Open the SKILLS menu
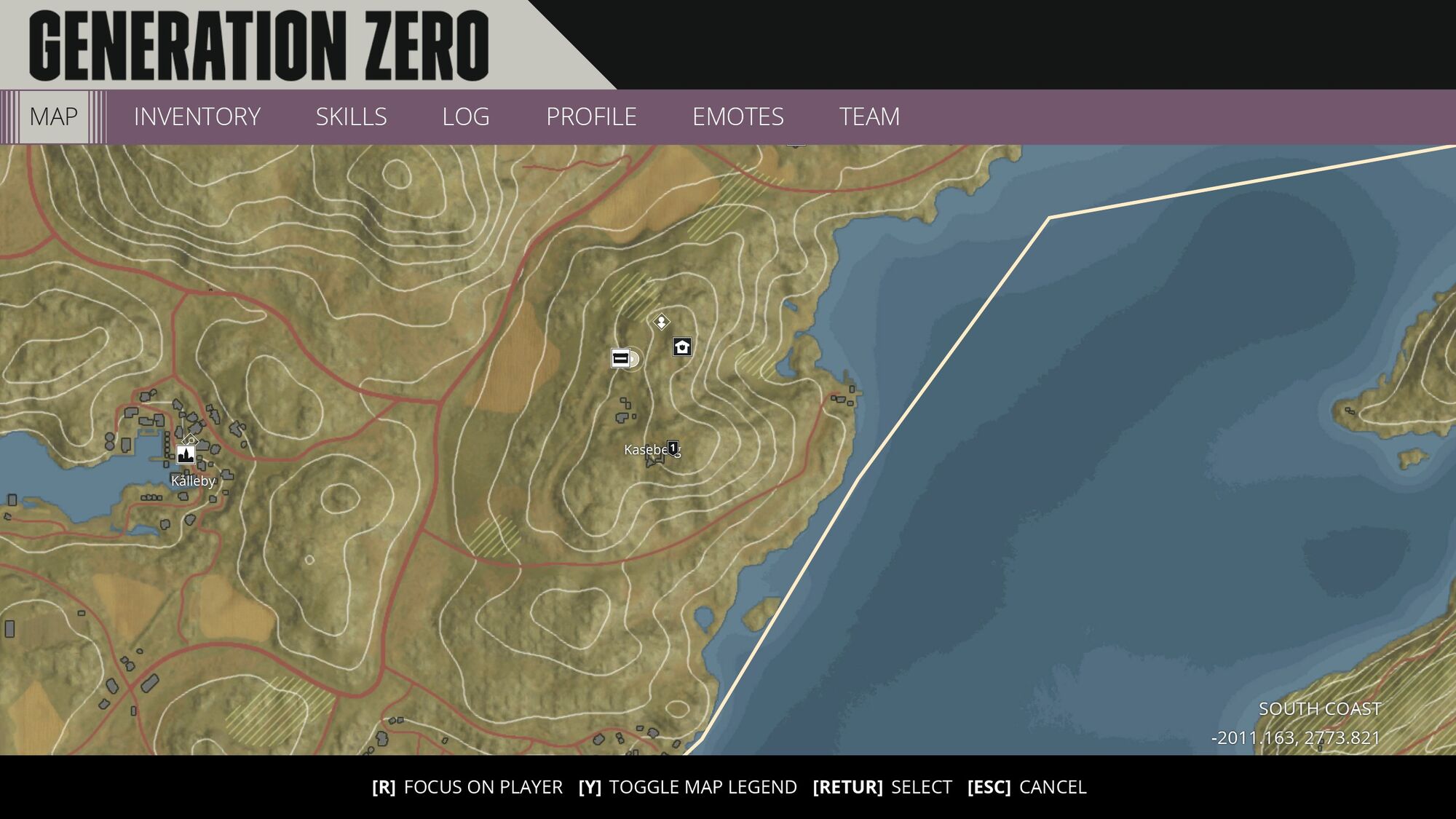 (x=351, y=116)
